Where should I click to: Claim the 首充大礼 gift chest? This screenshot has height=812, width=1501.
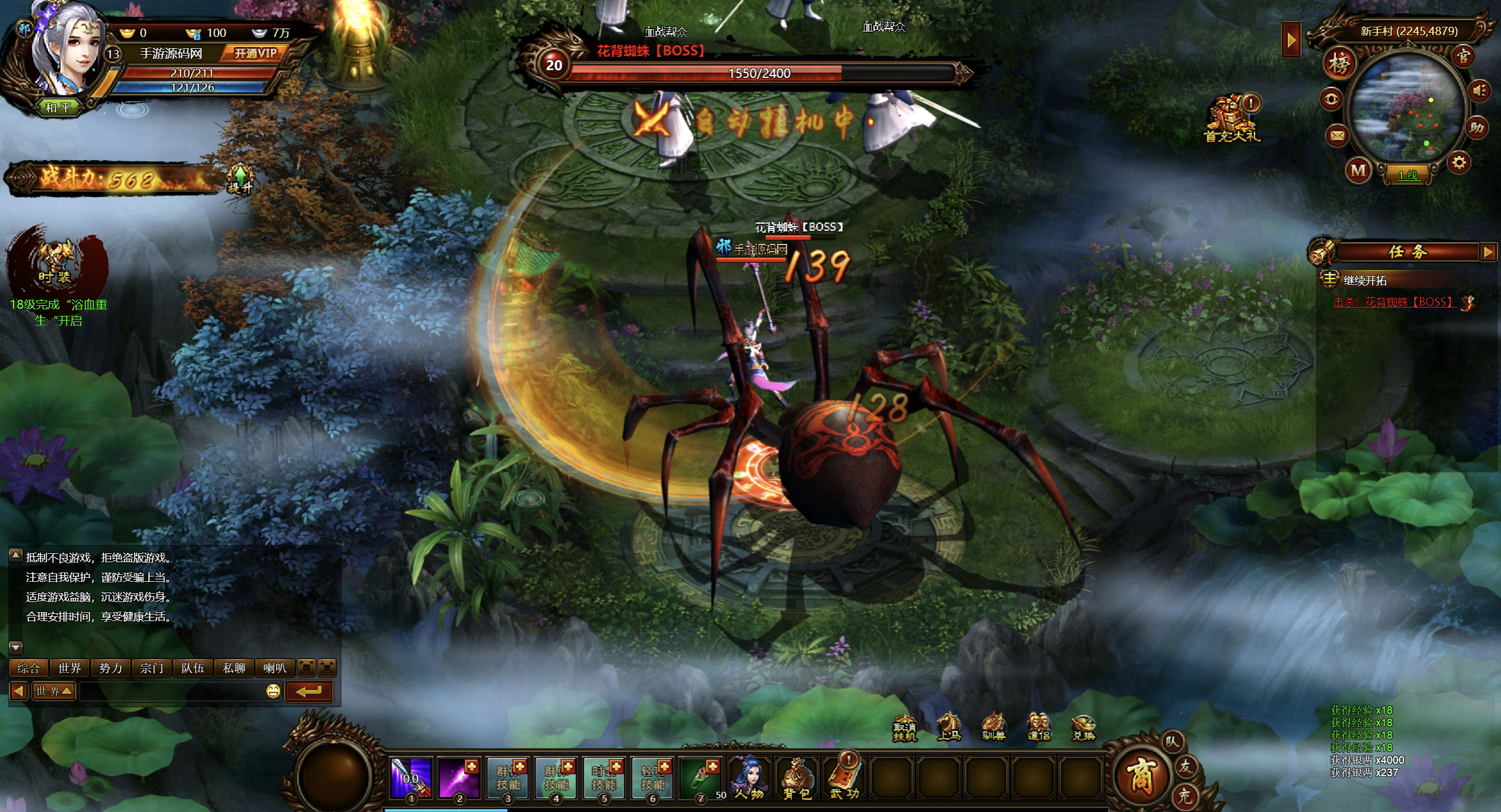1231,119
